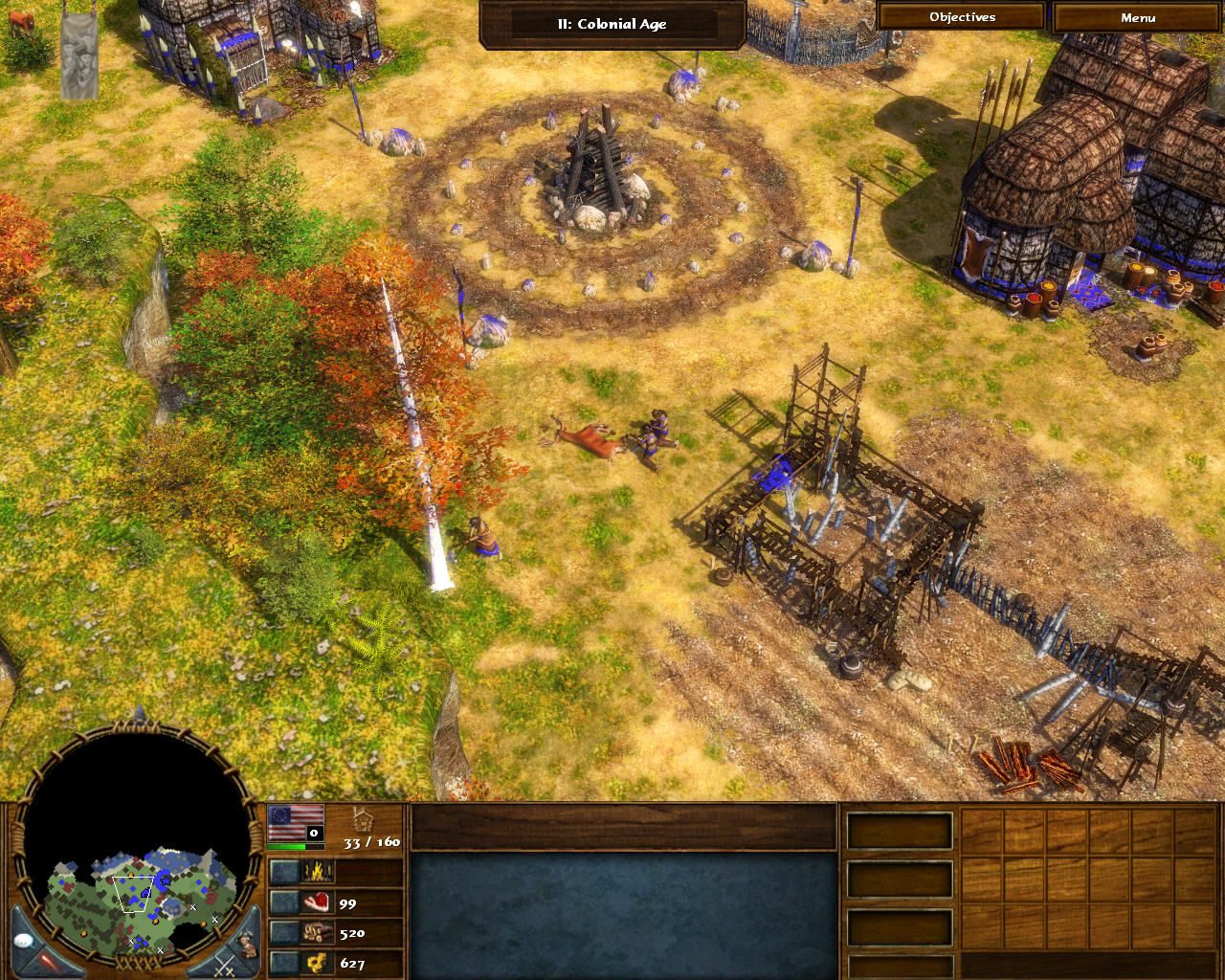
Task: Open the game Menu
Action: coord(1137,17)
